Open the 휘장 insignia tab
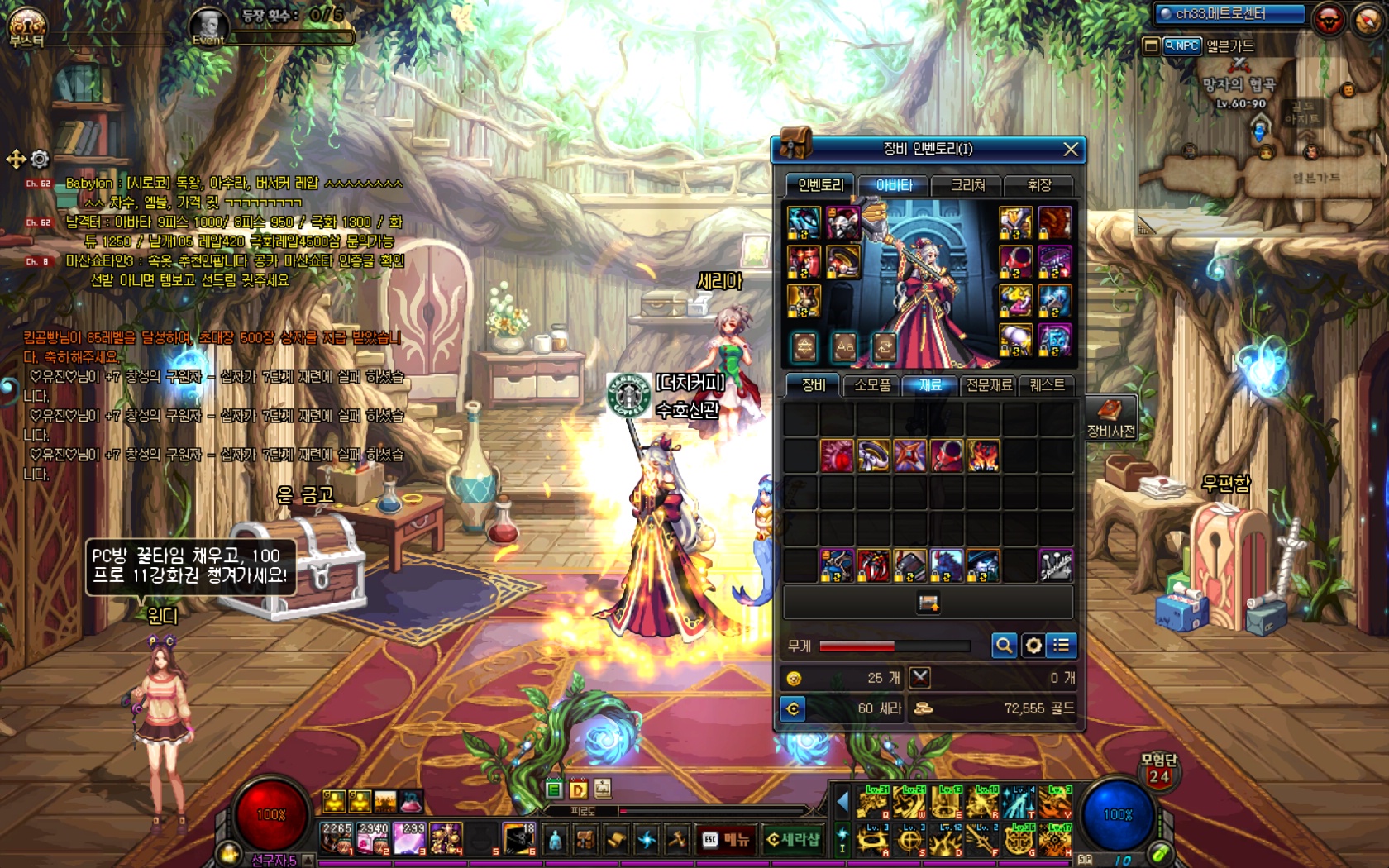1389x868 pixels. (x=1038, y=185)
